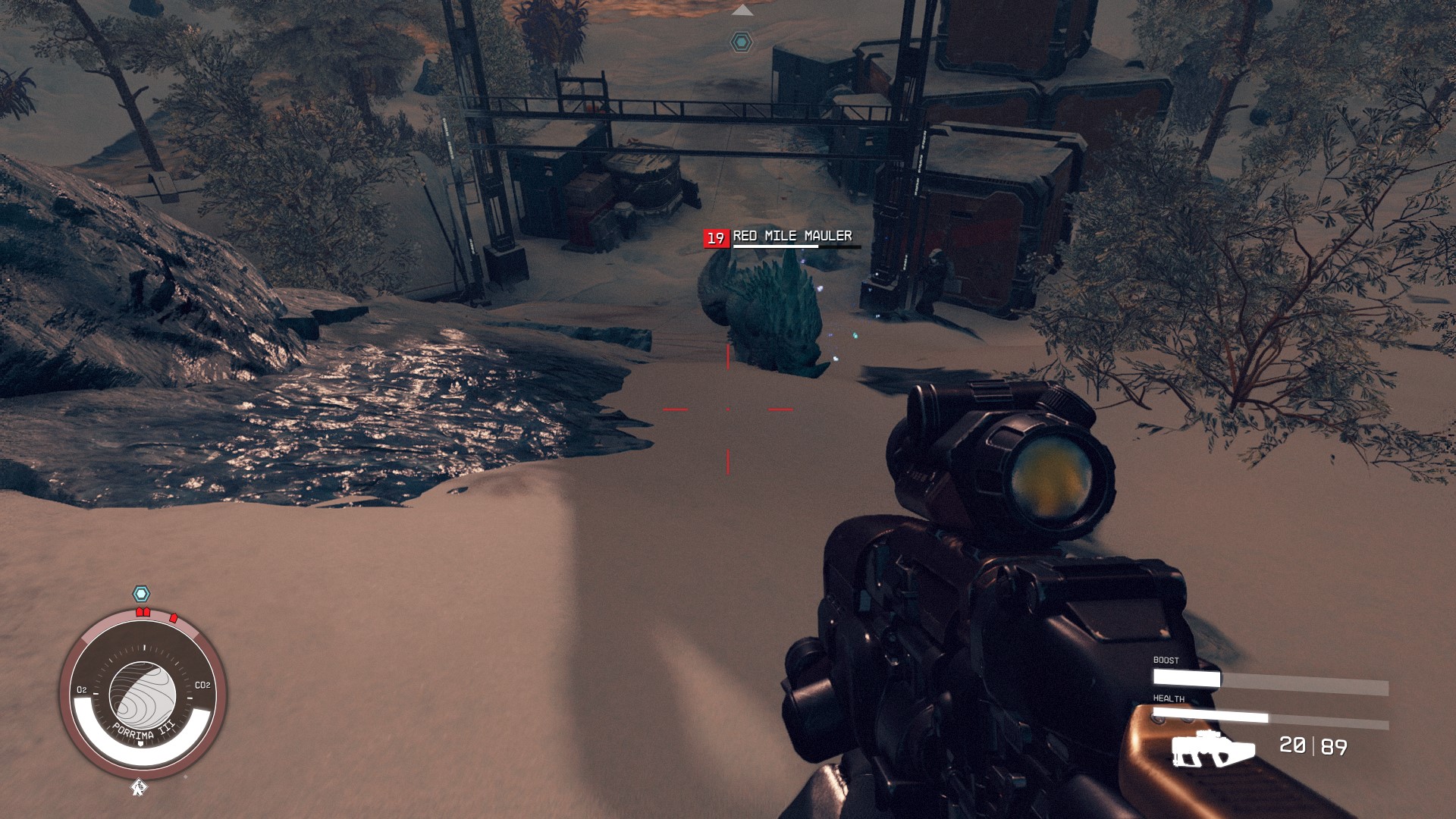Image resolution: width=1456 pixels, height=819 pixels.
Task: Select the single red enemy marker on compass ring
Action: pyautogui.click(x=174, y=618)
